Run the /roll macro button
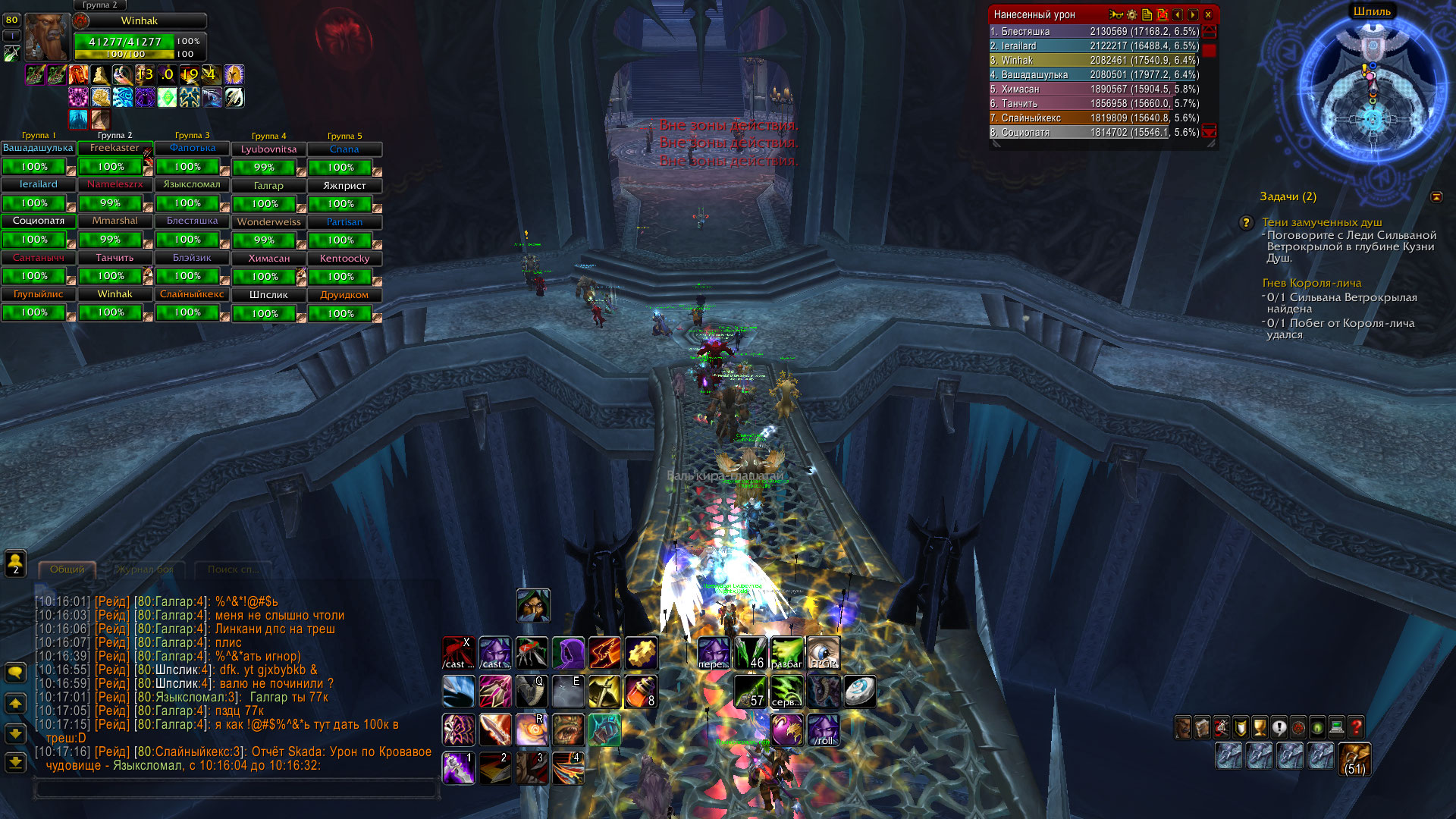 click(824, 730)
